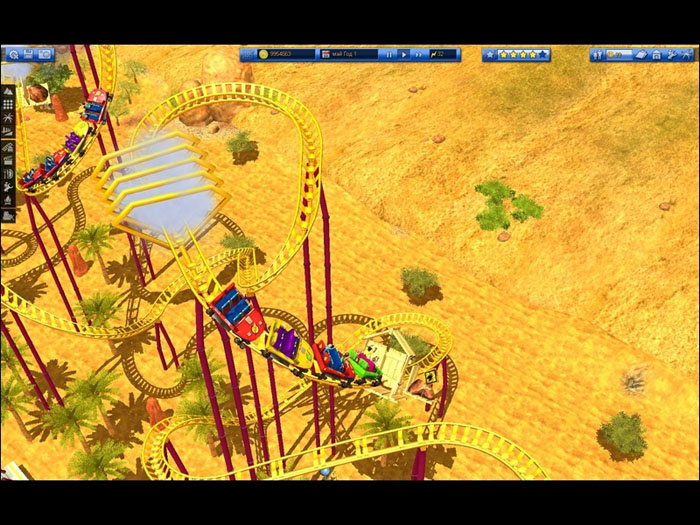Open the bulldozer demolish tool

pyautogui.click(x=8, y=215)
